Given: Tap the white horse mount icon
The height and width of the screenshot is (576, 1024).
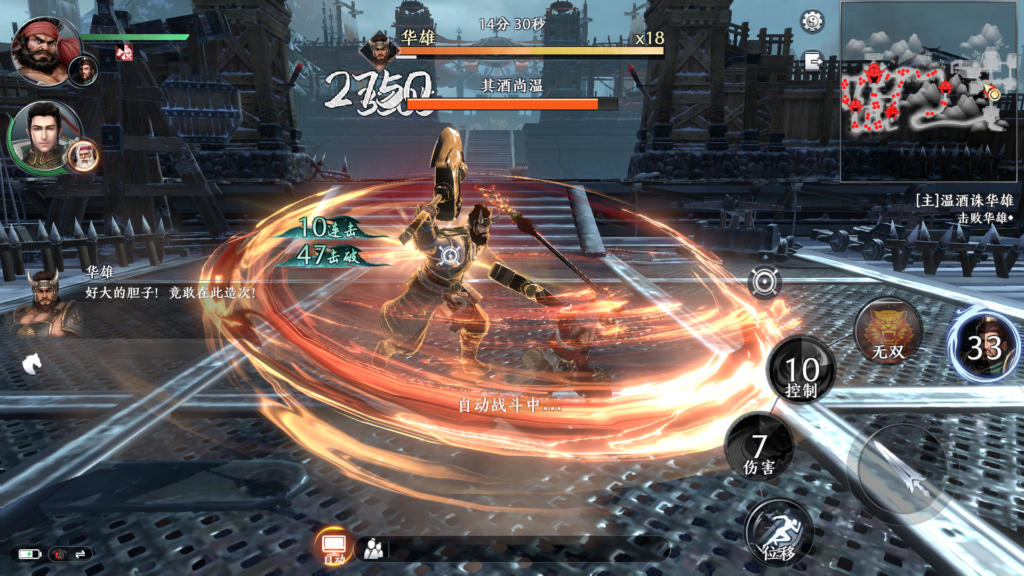Looking at the screenshot, I should (x=31, y=363).
